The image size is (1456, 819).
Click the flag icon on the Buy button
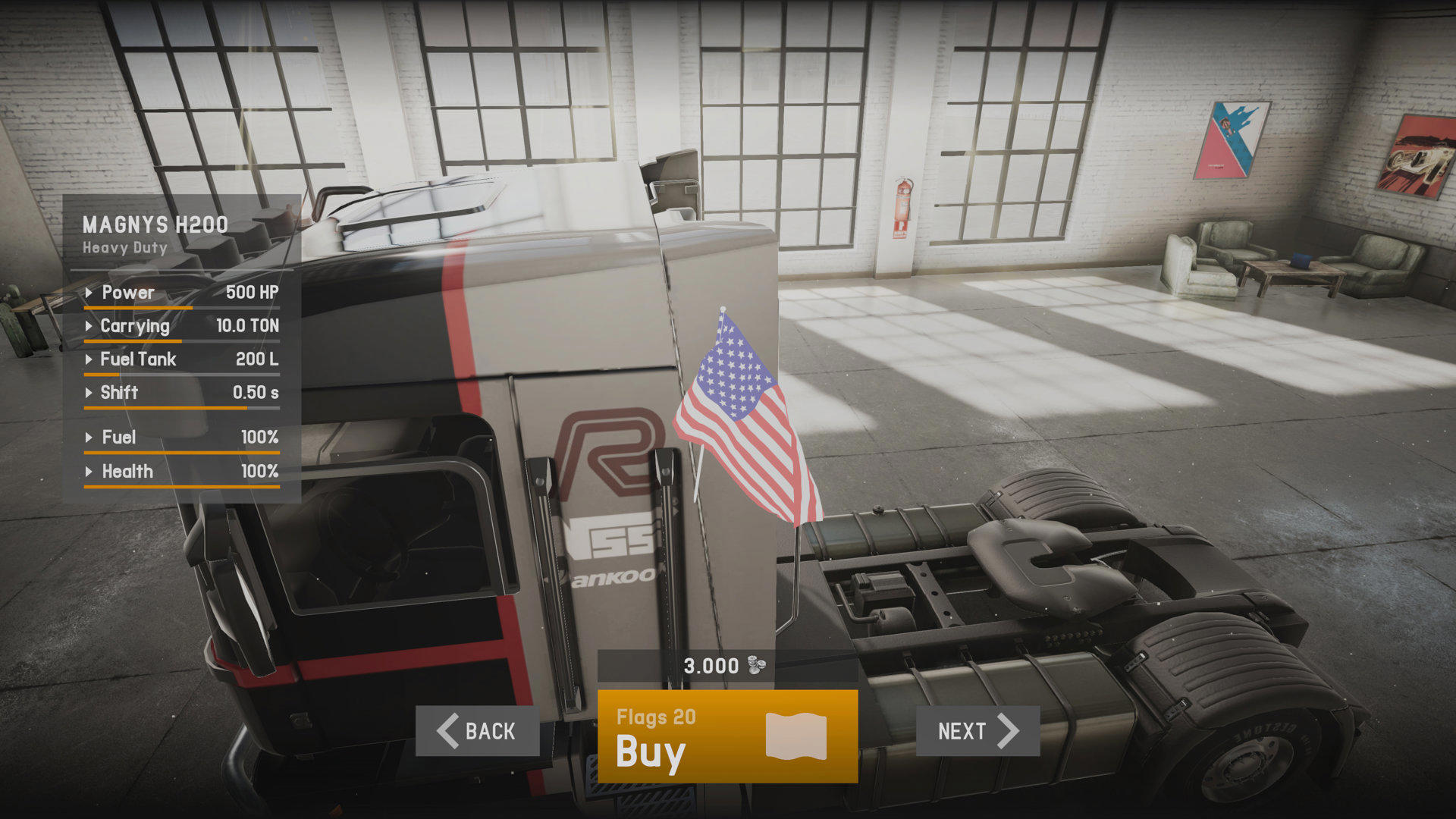click(795, 734)
